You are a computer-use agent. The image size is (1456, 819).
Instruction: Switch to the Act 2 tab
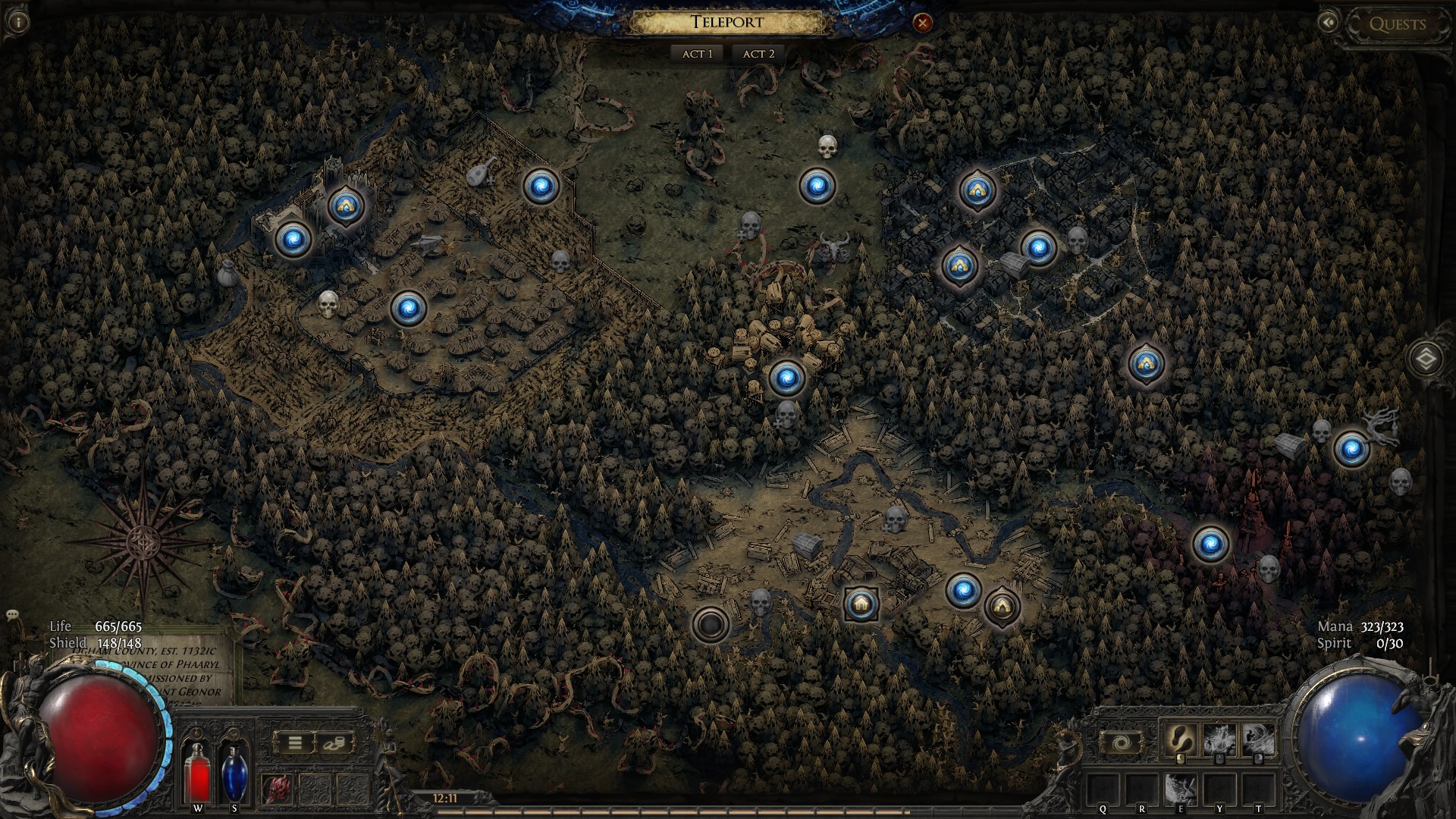[758, 54]
